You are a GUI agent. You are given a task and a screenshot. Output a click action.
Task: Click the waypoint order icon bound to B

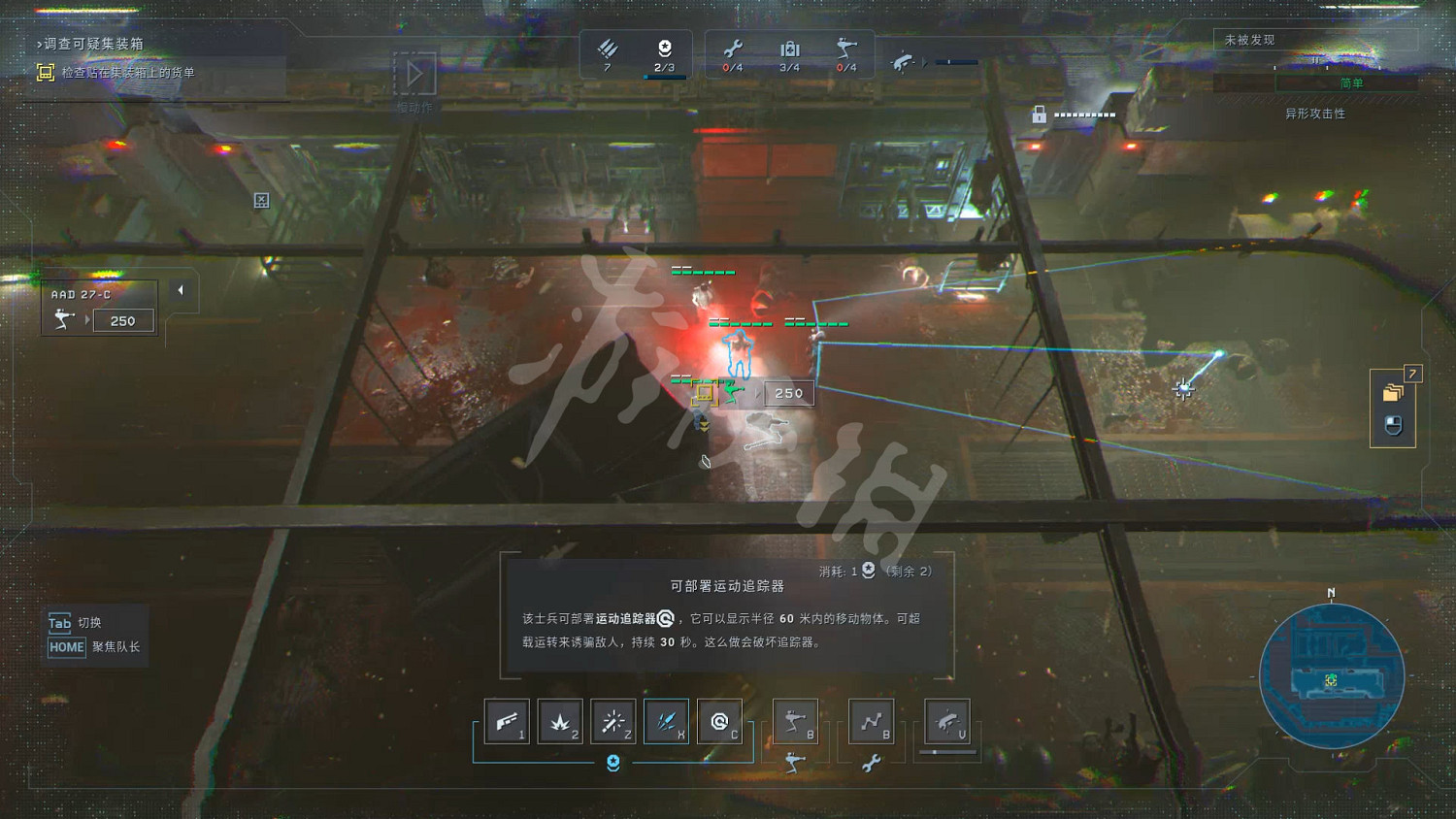coord(871,721)
